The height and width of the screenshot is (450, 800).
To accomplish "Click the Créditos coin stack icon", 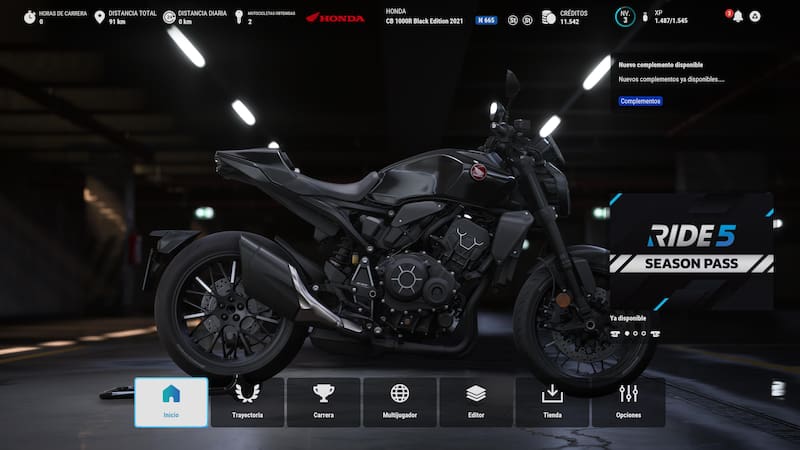I will point(548,17).
